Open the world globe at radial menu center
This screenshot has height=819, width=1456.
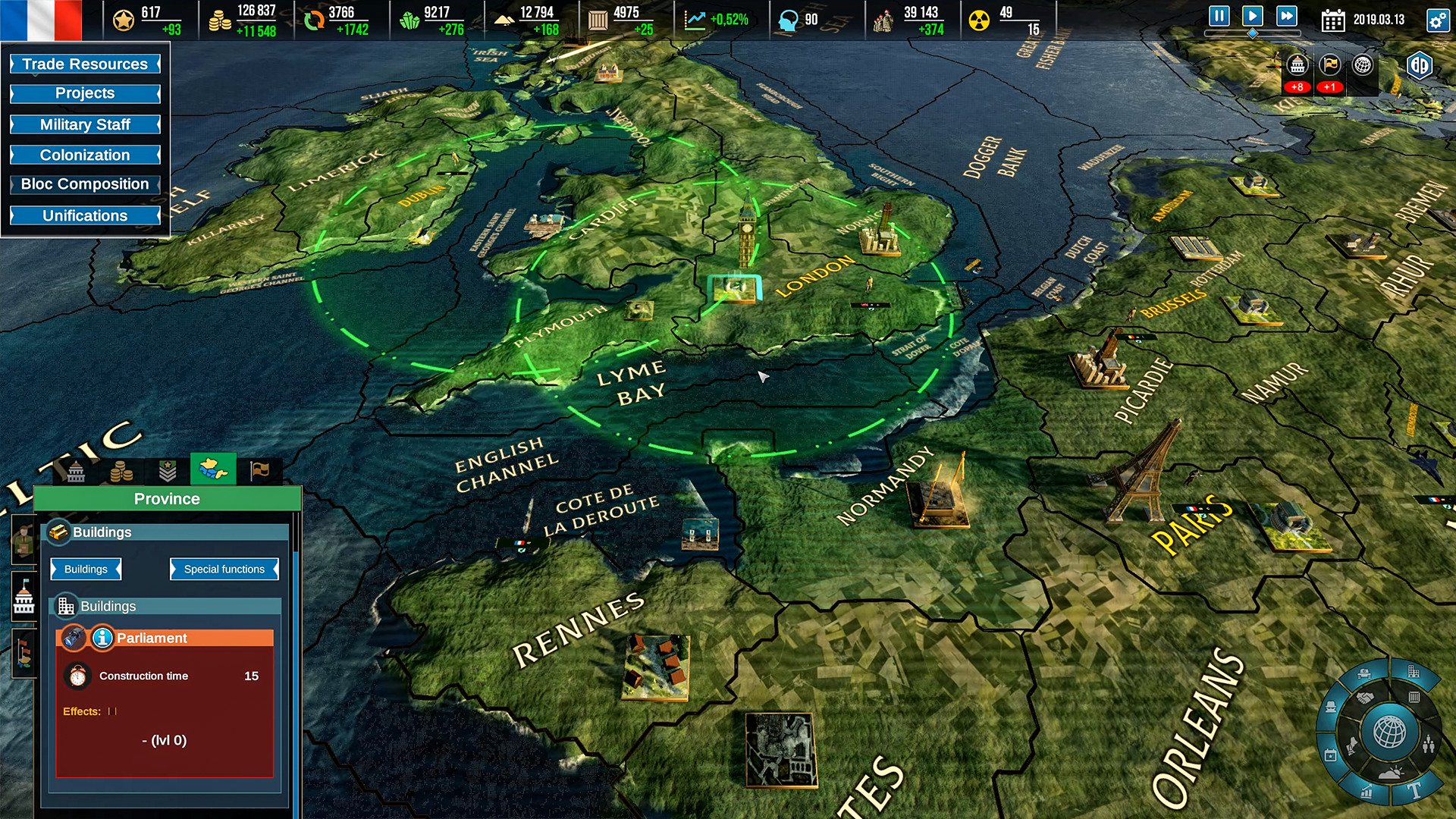[1389, 730]
